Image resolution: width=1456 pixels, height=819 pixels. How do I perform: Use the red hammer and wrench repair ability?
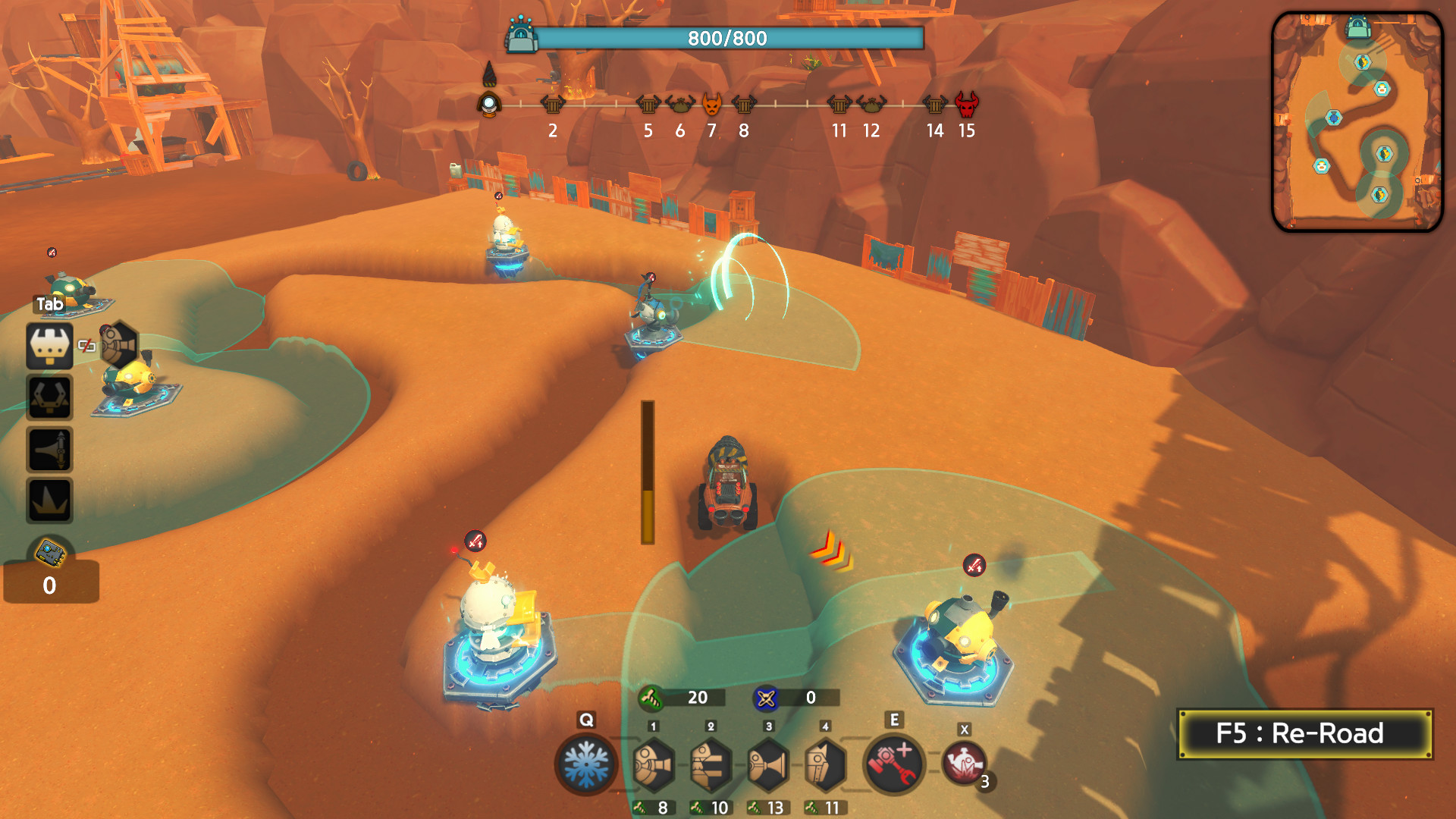click(894, 764)
